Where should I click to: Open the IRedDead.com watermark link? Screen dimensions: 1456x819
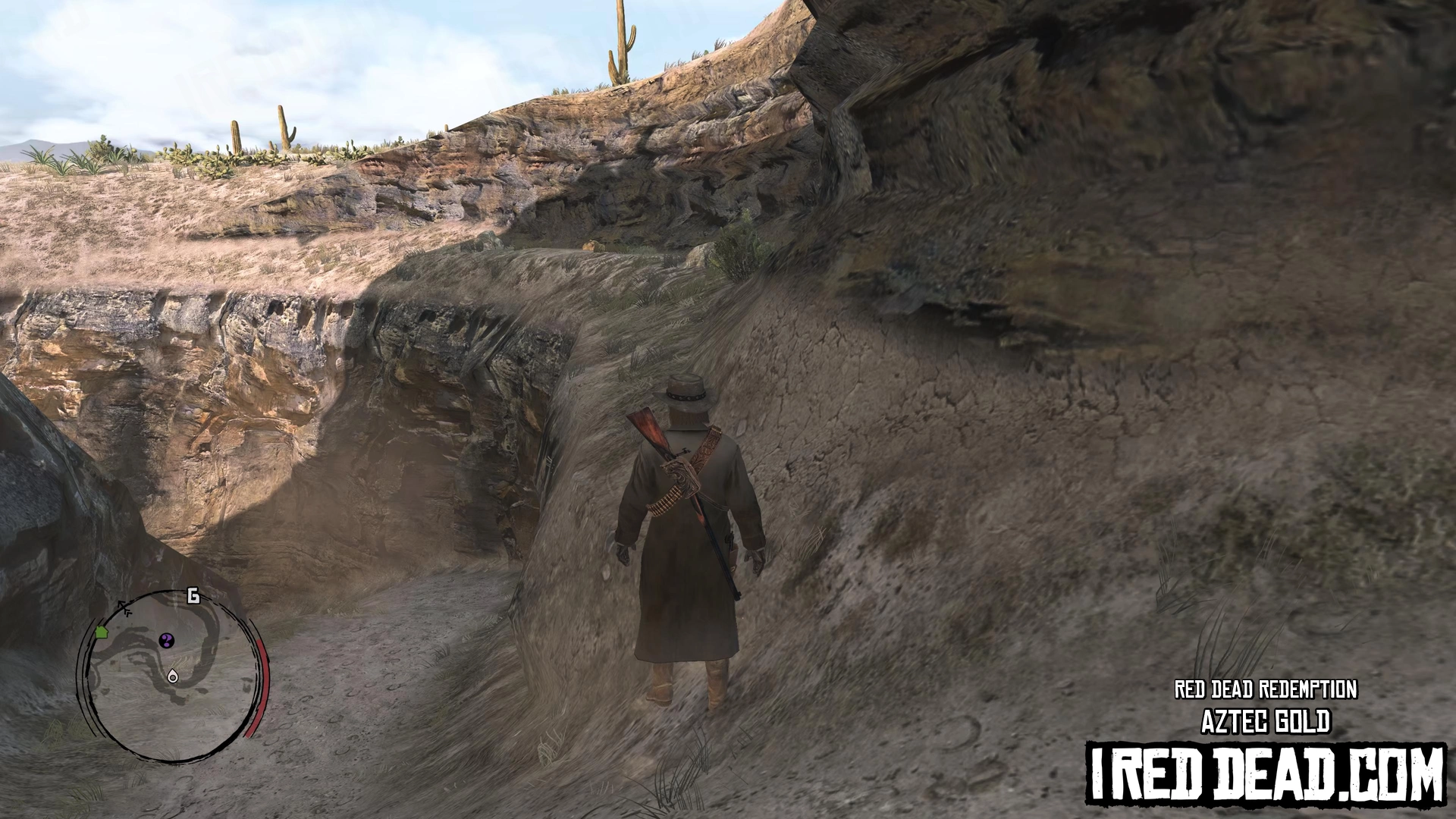pyautogui.click(x=1266, y=775)
